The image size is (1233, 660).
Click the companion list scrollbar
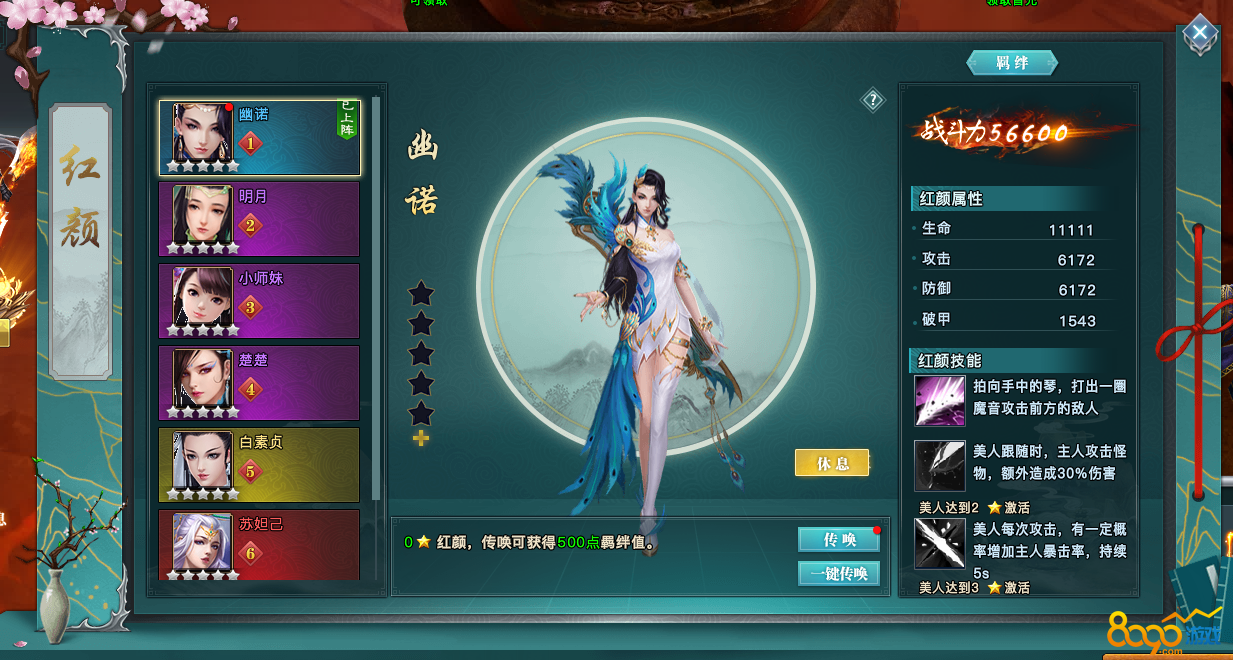tap(377, 300)
